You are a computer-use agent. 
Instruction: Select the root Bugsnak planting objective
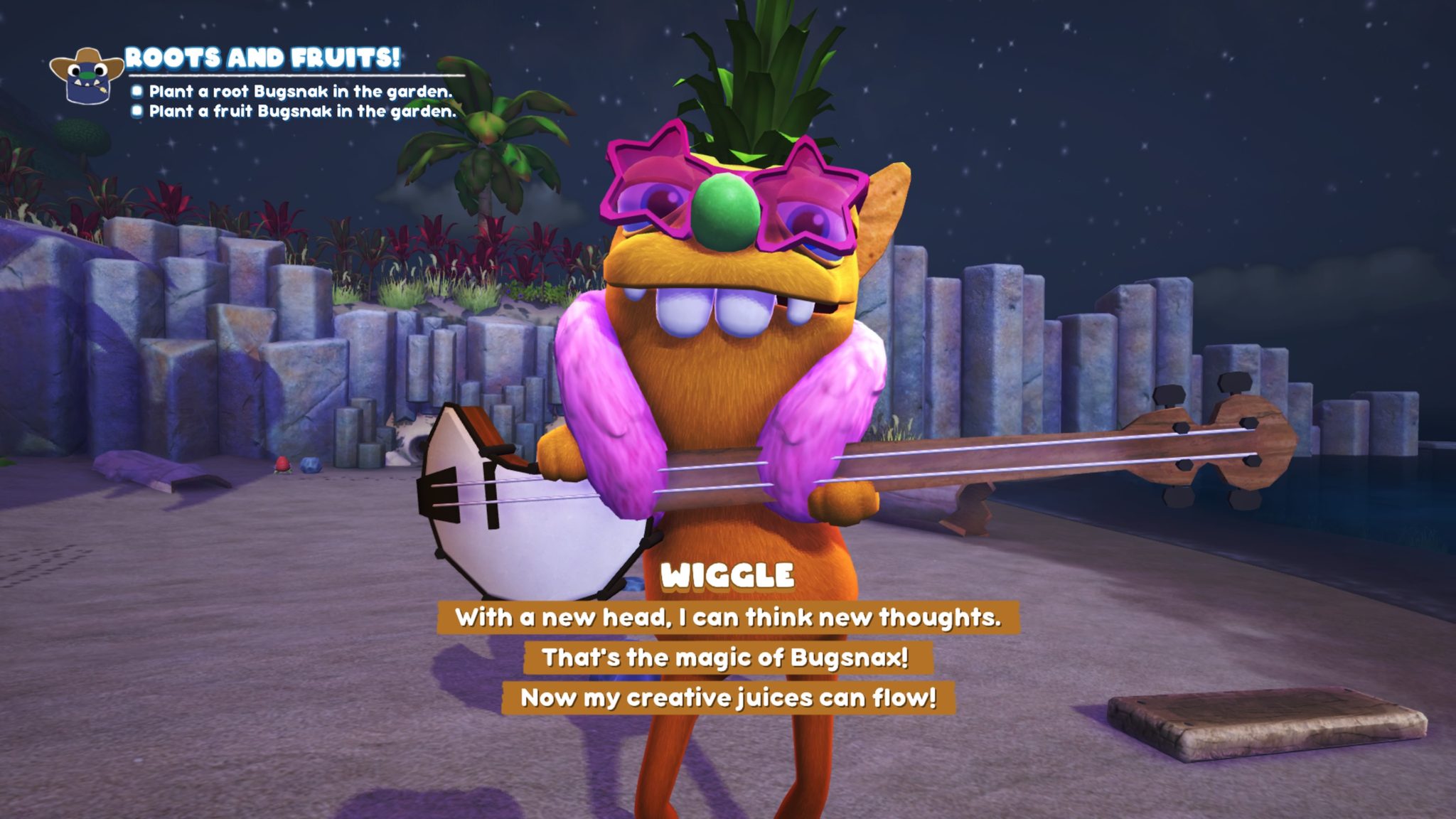300,92
